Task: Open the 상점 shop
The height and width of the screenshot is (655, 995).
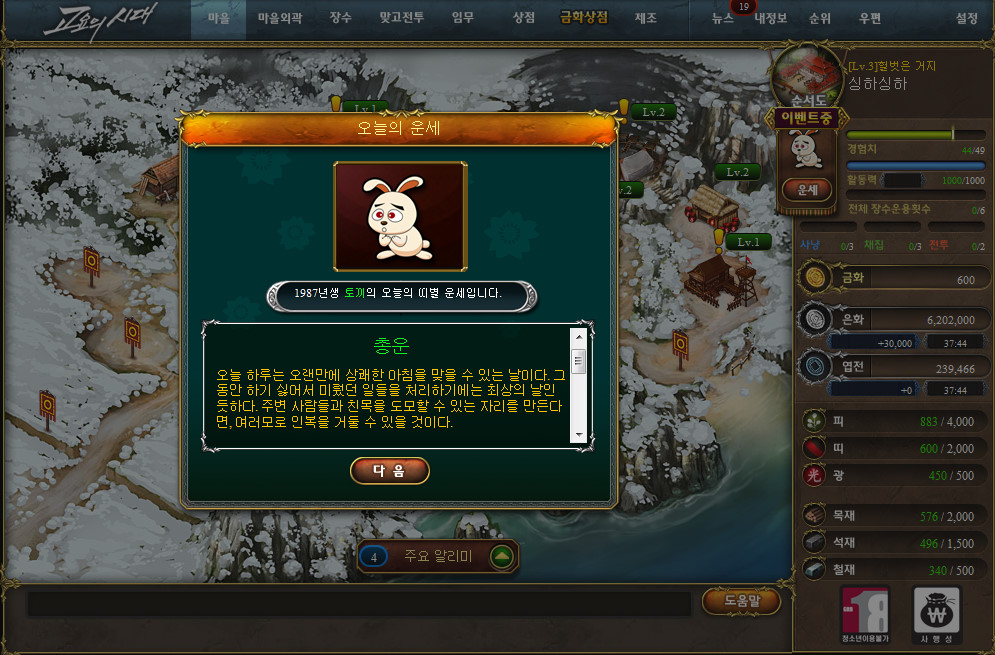Action: (x=523, y=18)
